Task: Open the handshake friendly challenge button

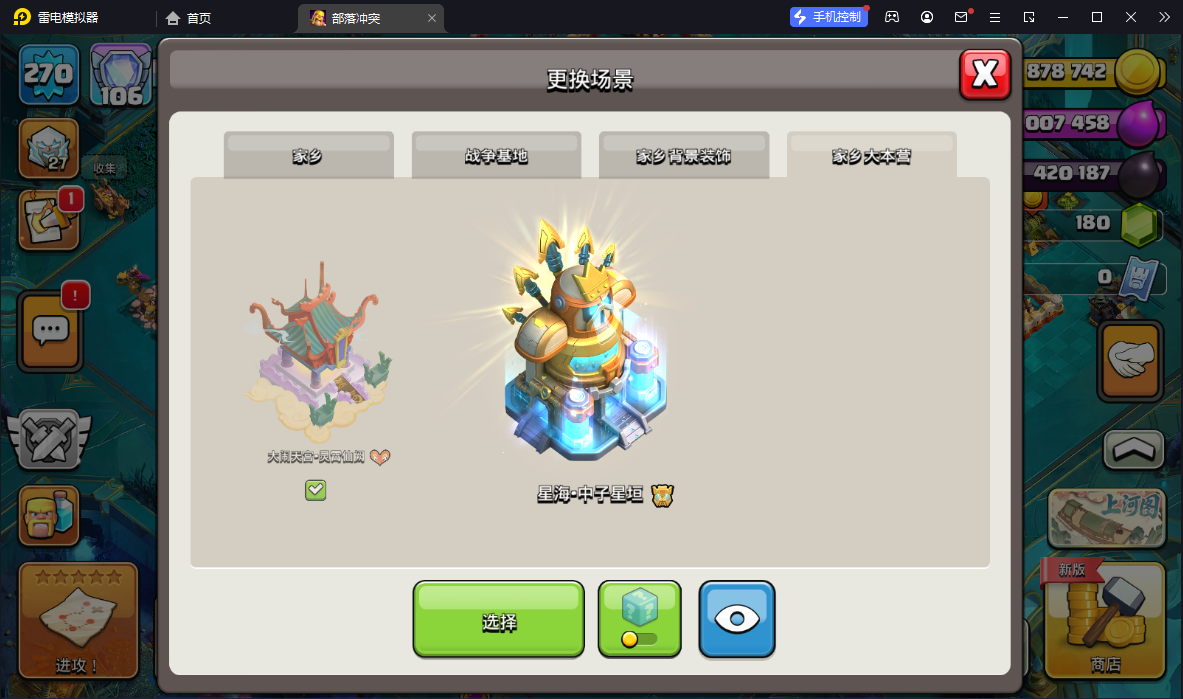Action: pos(1131,359)
